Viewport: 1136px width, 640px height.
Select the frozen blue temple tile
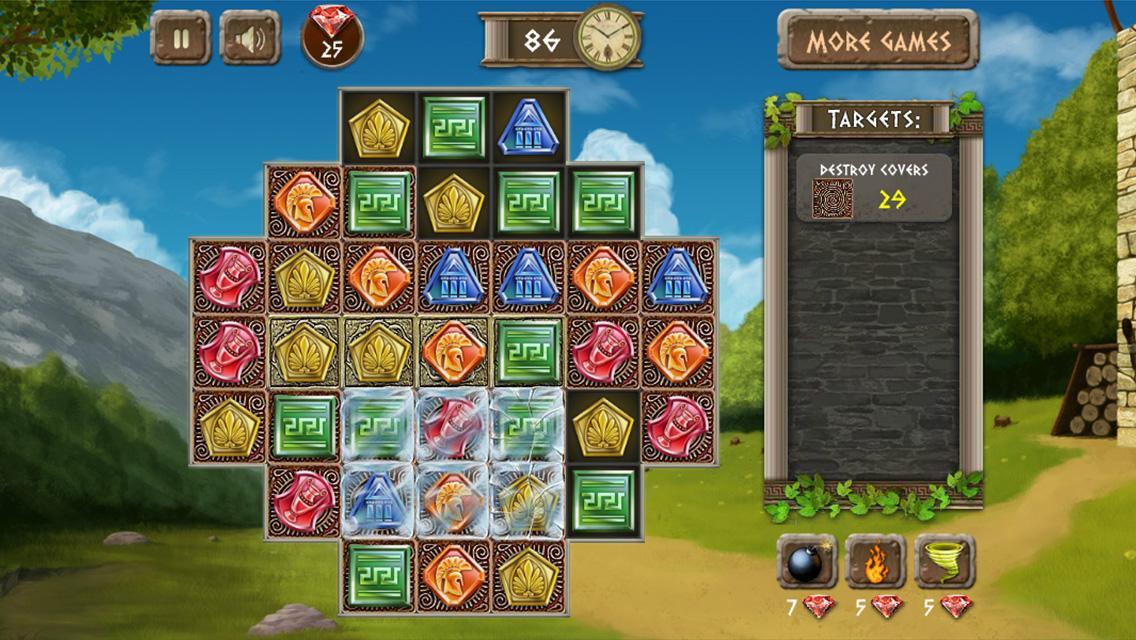378,499
